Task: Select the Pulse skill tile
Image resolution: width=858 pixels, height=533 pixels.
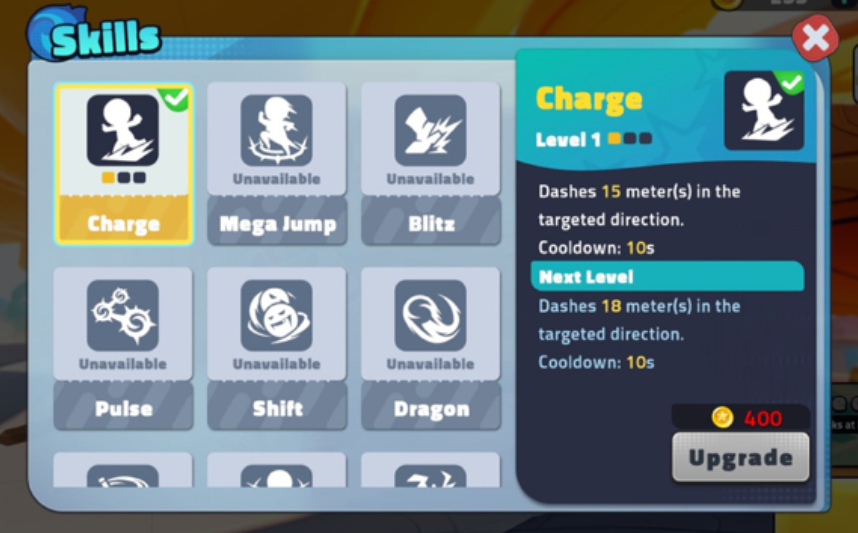Action: (x=123, y=347)
